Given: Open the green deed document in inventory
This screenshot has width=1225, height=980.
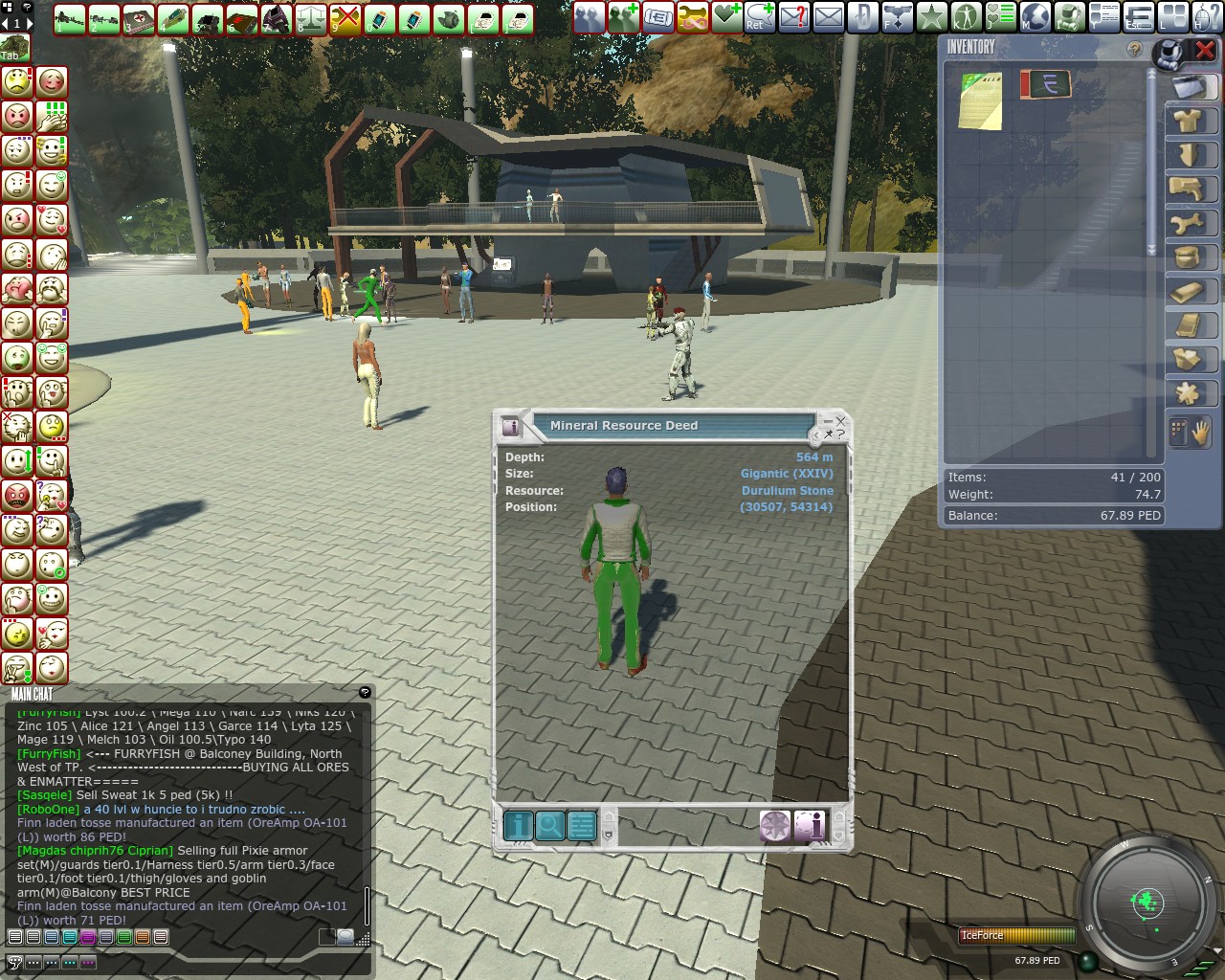Looking at the screenshot, I should pyautogui.click(x=980, y=100).
